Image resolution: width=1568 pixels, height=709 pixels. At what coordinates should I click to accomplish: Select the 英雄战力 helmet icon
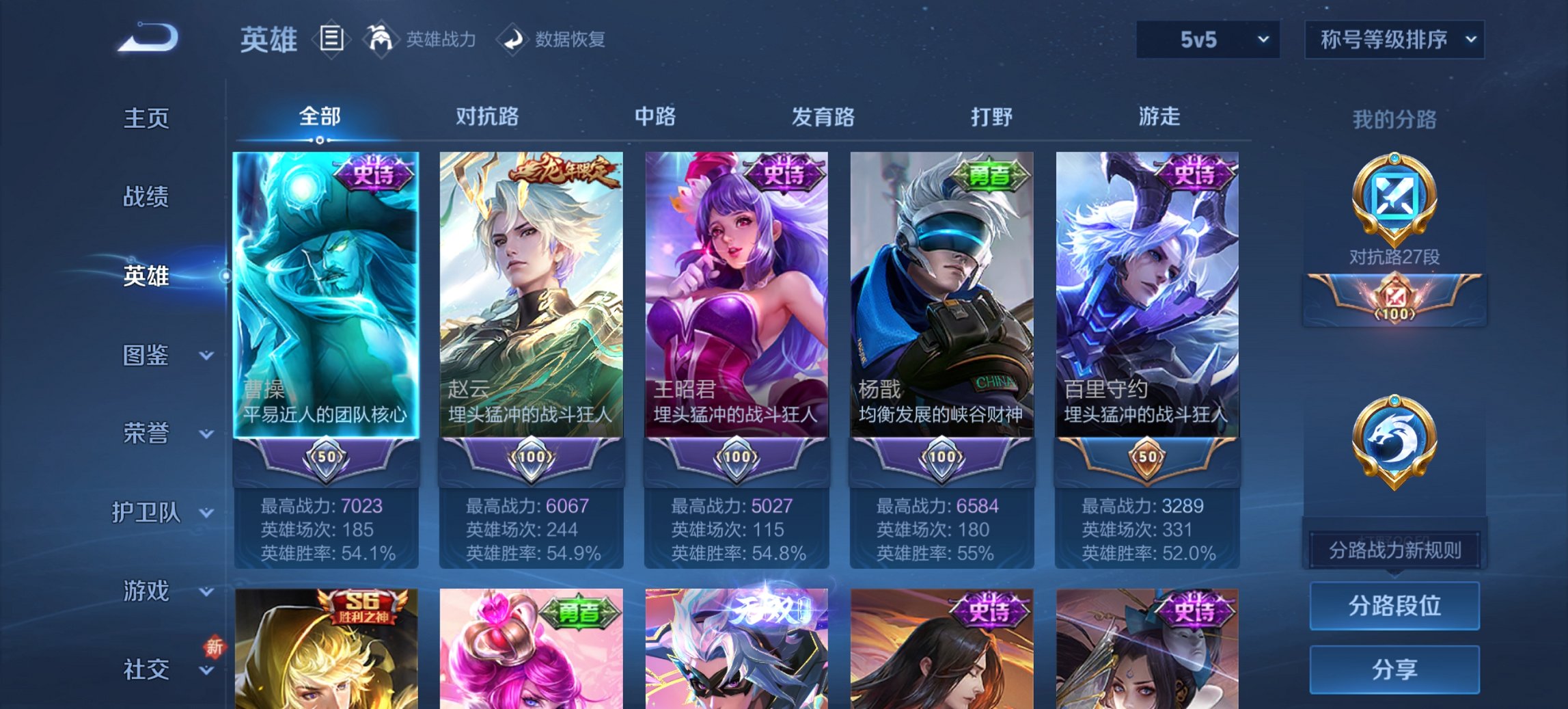(381, 39)
